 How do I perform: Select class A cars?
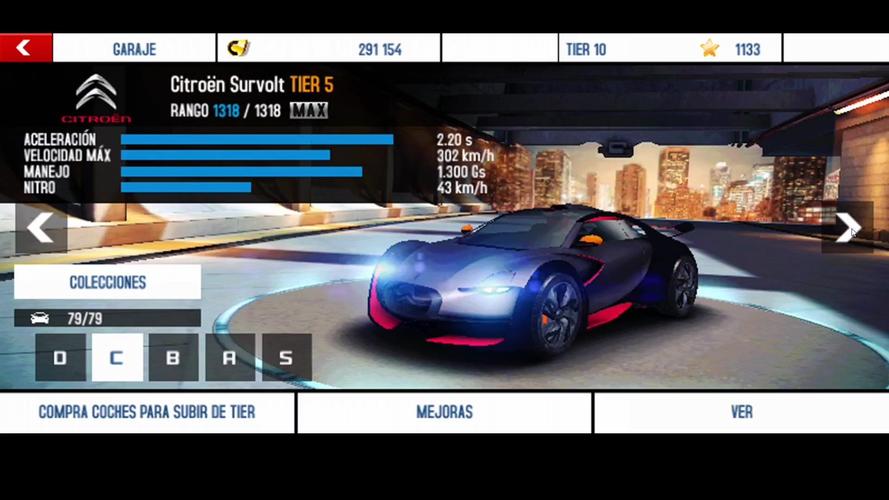click(230, 358)
